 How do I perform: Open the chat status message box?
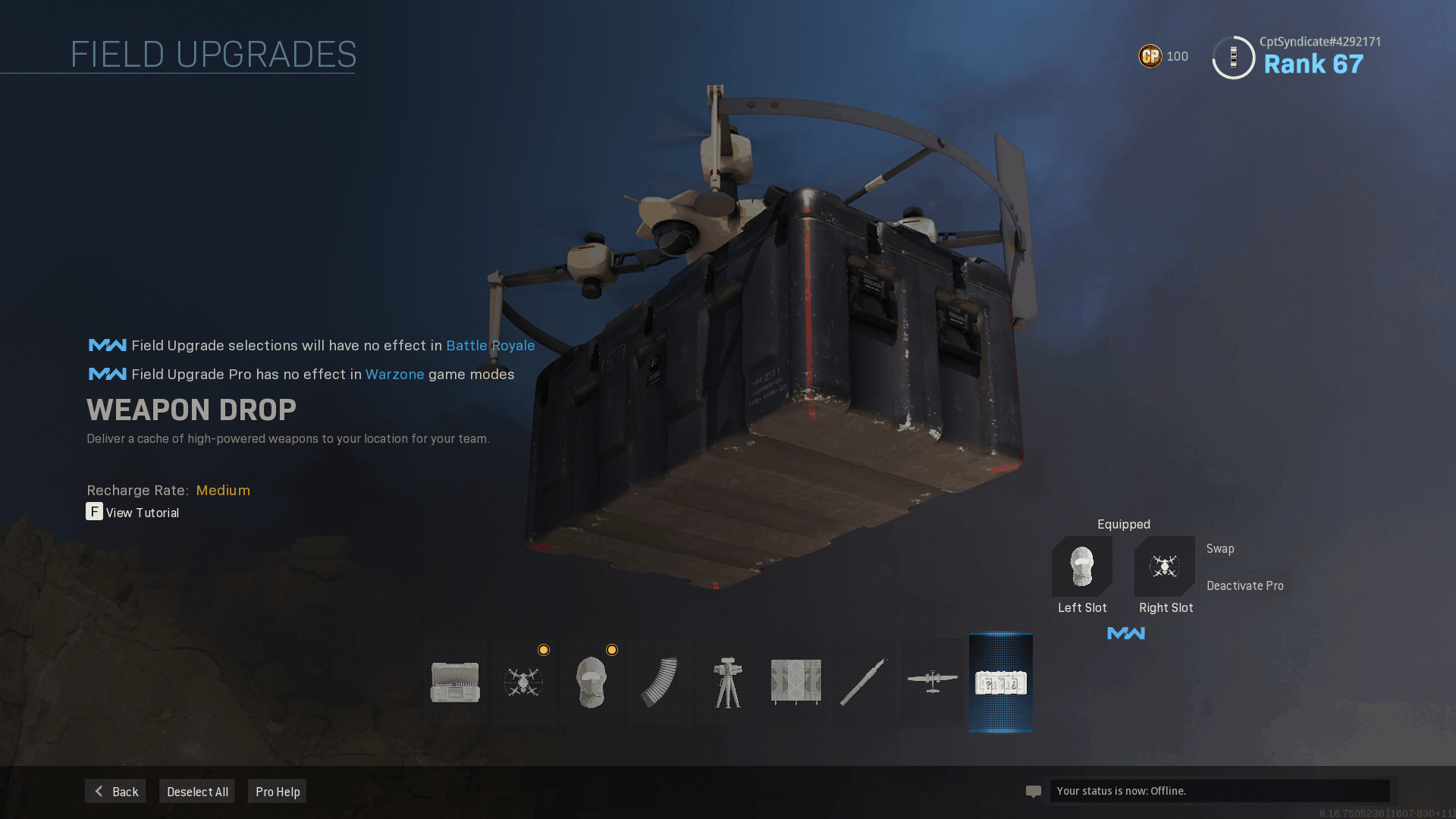pyautogui.click(x=1219, y=791)
